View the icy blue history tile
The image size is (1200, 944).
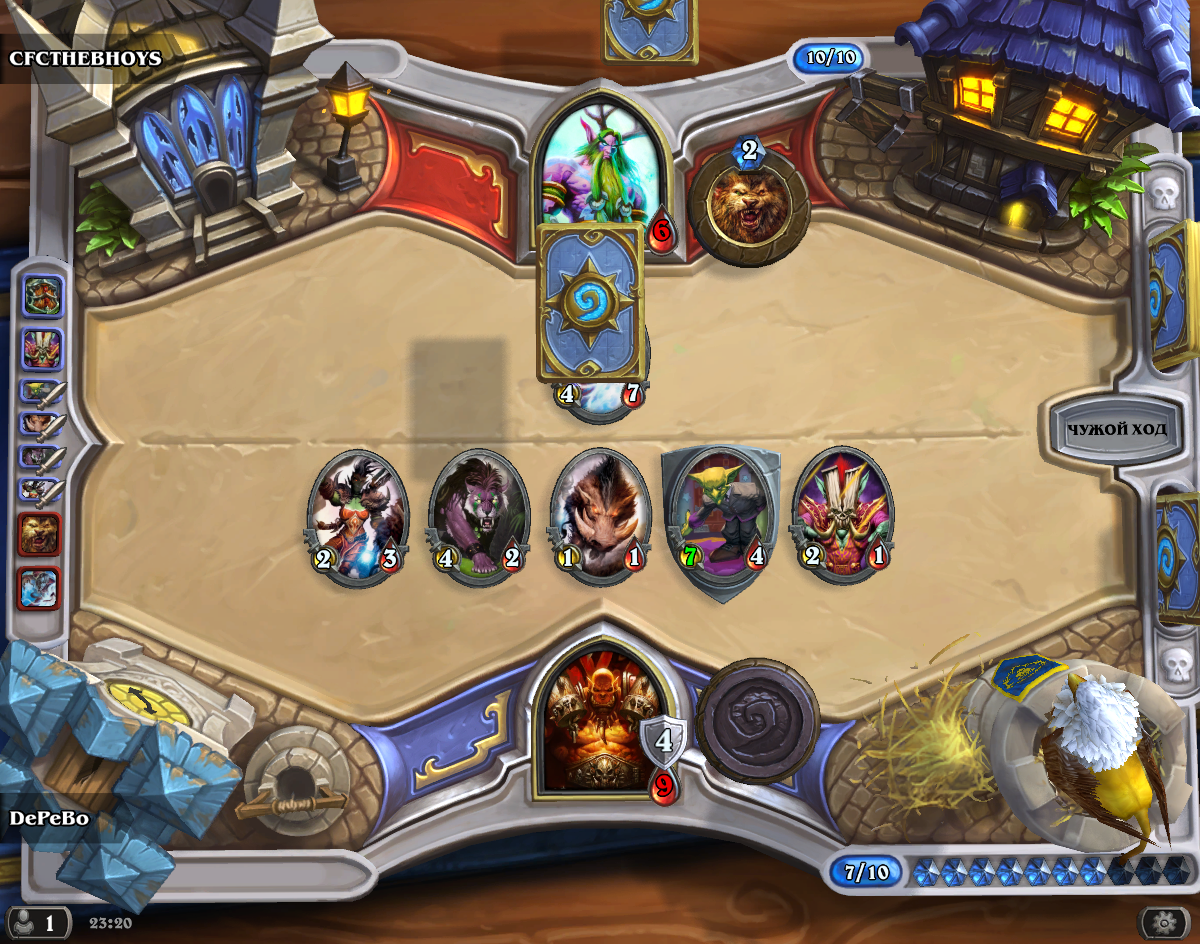(40, 588)
